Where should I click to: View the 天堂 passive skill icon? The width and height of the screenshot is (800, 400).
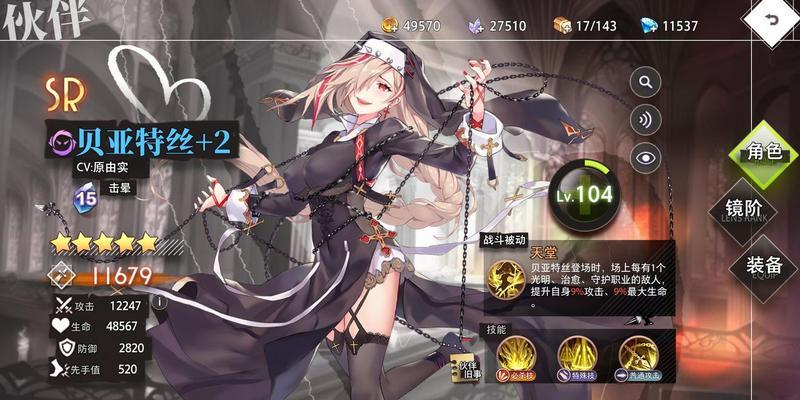[506, 275]
